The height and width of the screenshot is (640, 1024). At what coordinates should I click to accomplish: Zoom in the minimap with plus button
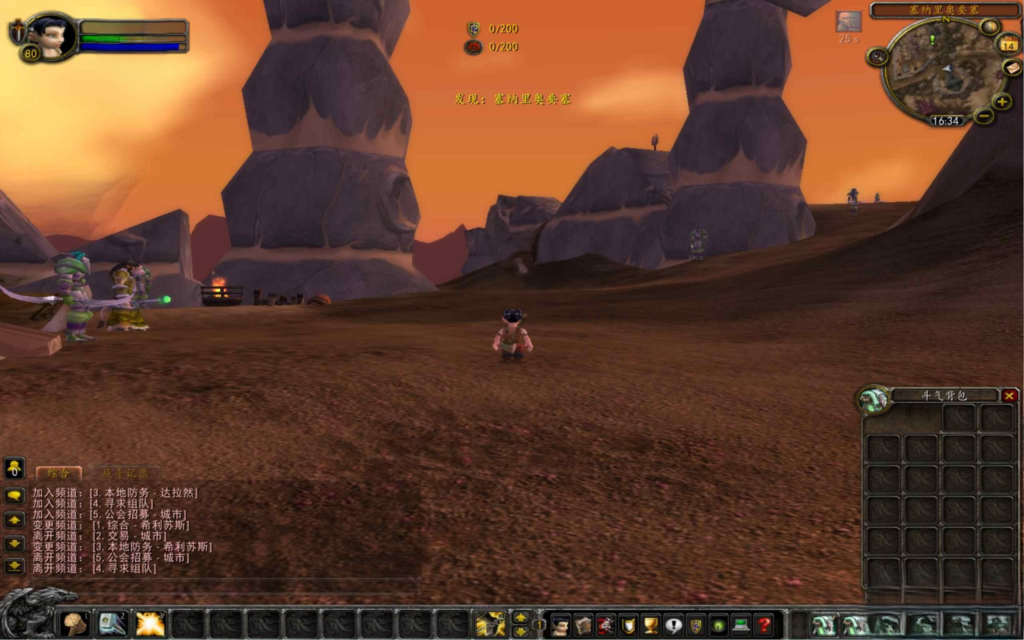pyautogui.click(x=1003, y=101)
